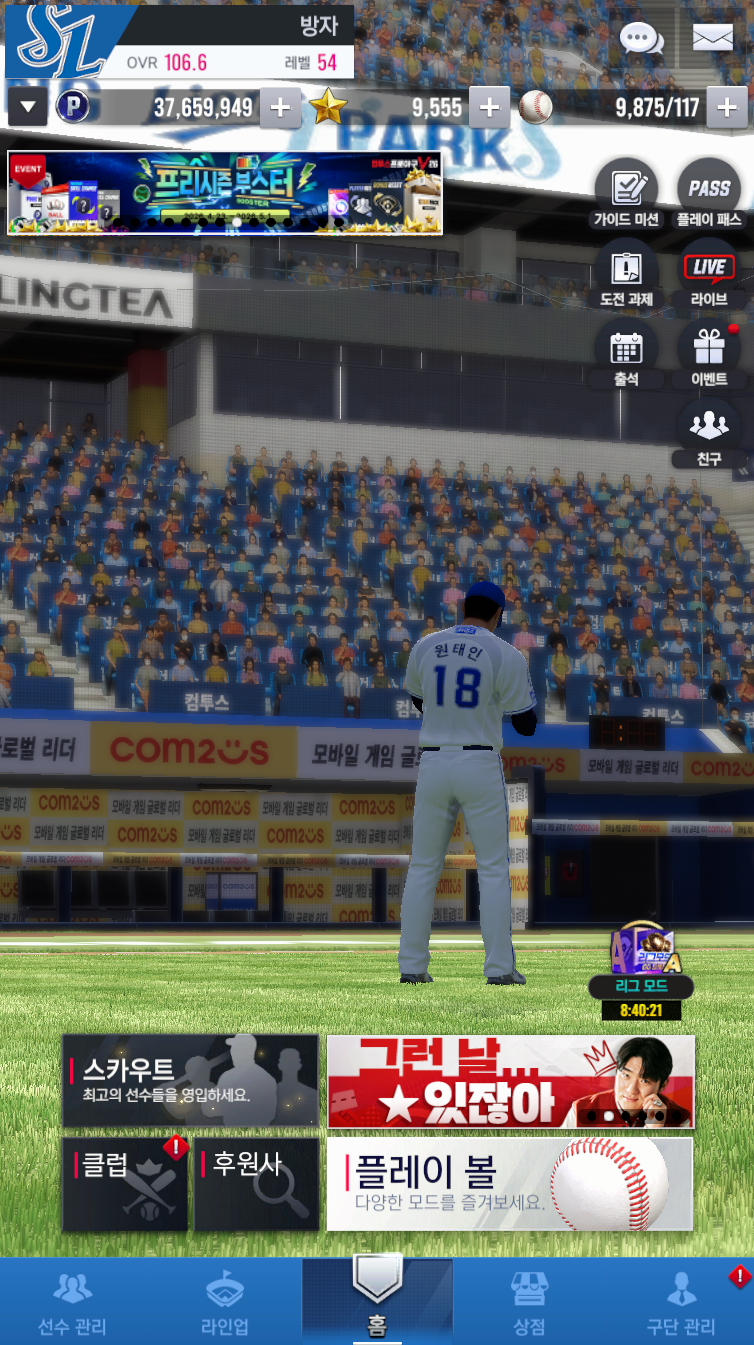Open the mailbox envelope icon

coord(712,38)
